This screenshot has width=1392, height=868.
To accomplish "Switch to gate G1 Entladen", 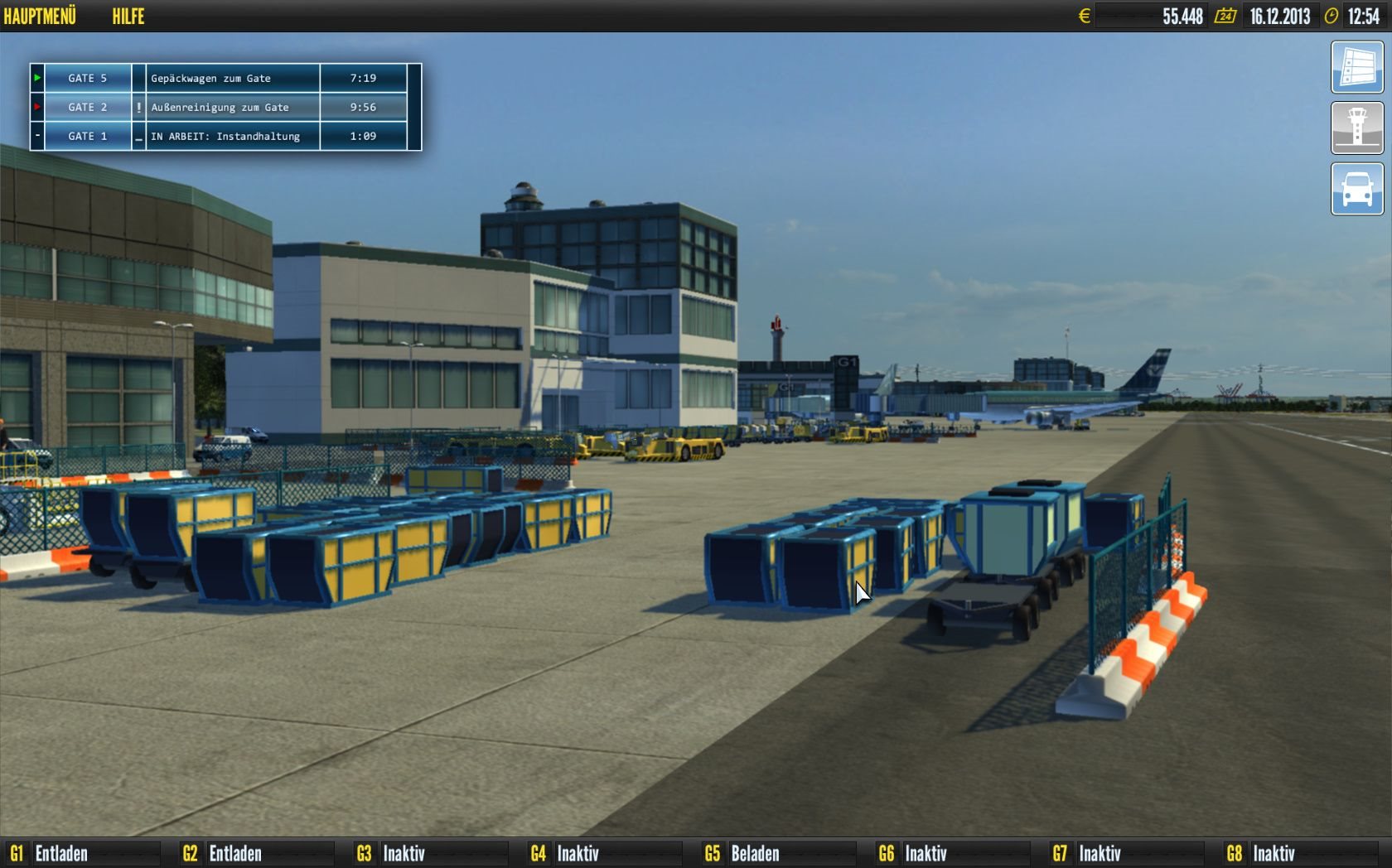I will tap(50, 853).
